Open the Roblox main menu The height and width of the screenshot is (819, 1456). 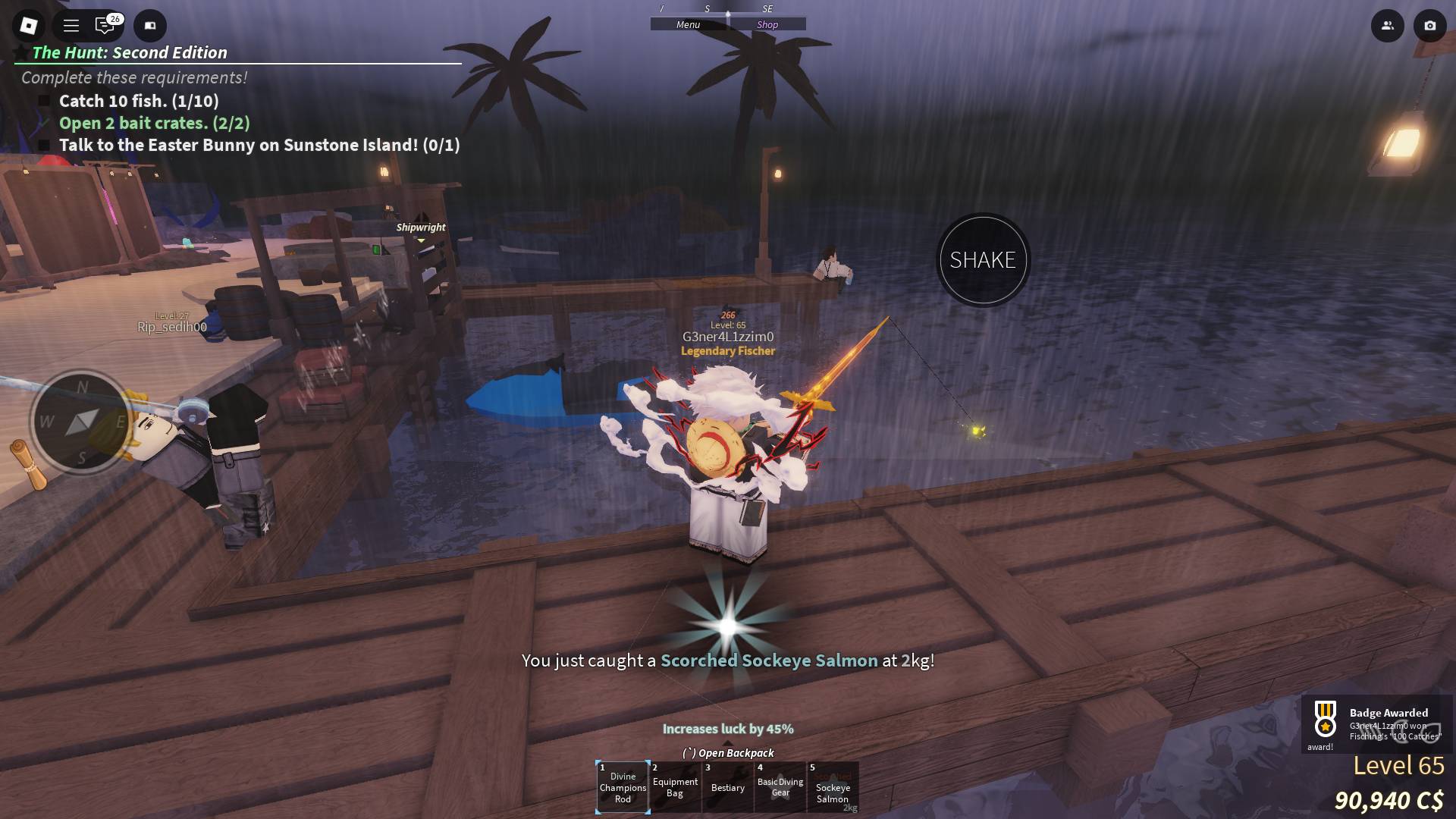[29, 26]
